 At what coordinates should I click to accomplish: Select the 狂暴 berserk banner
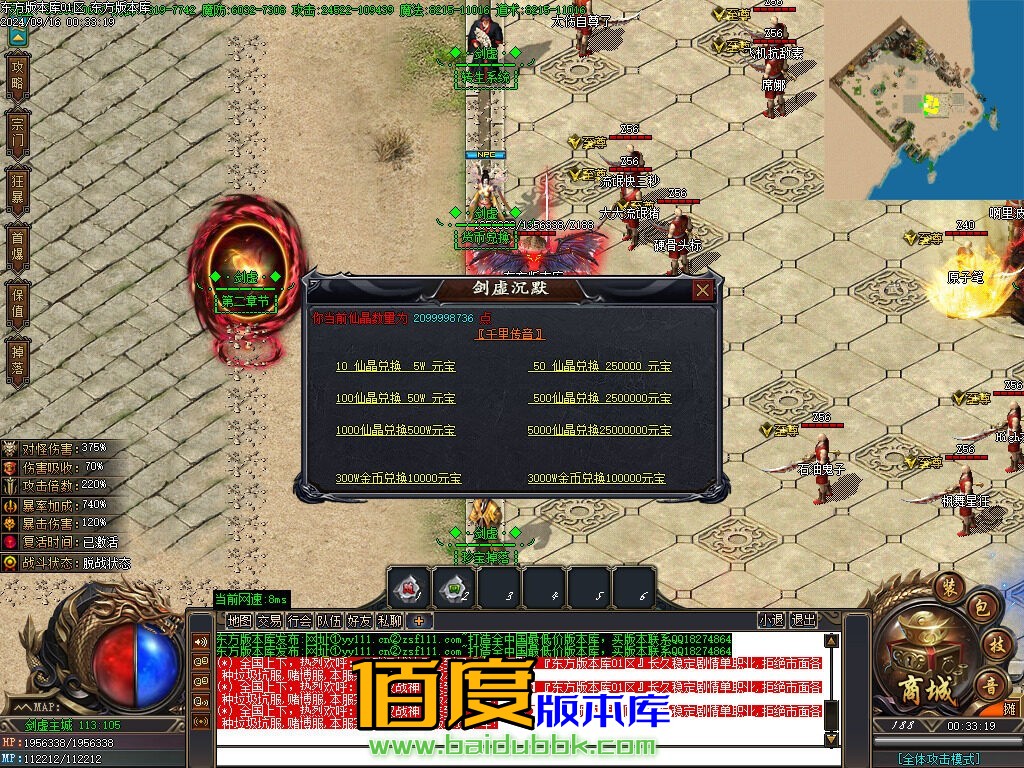[17, 188]
